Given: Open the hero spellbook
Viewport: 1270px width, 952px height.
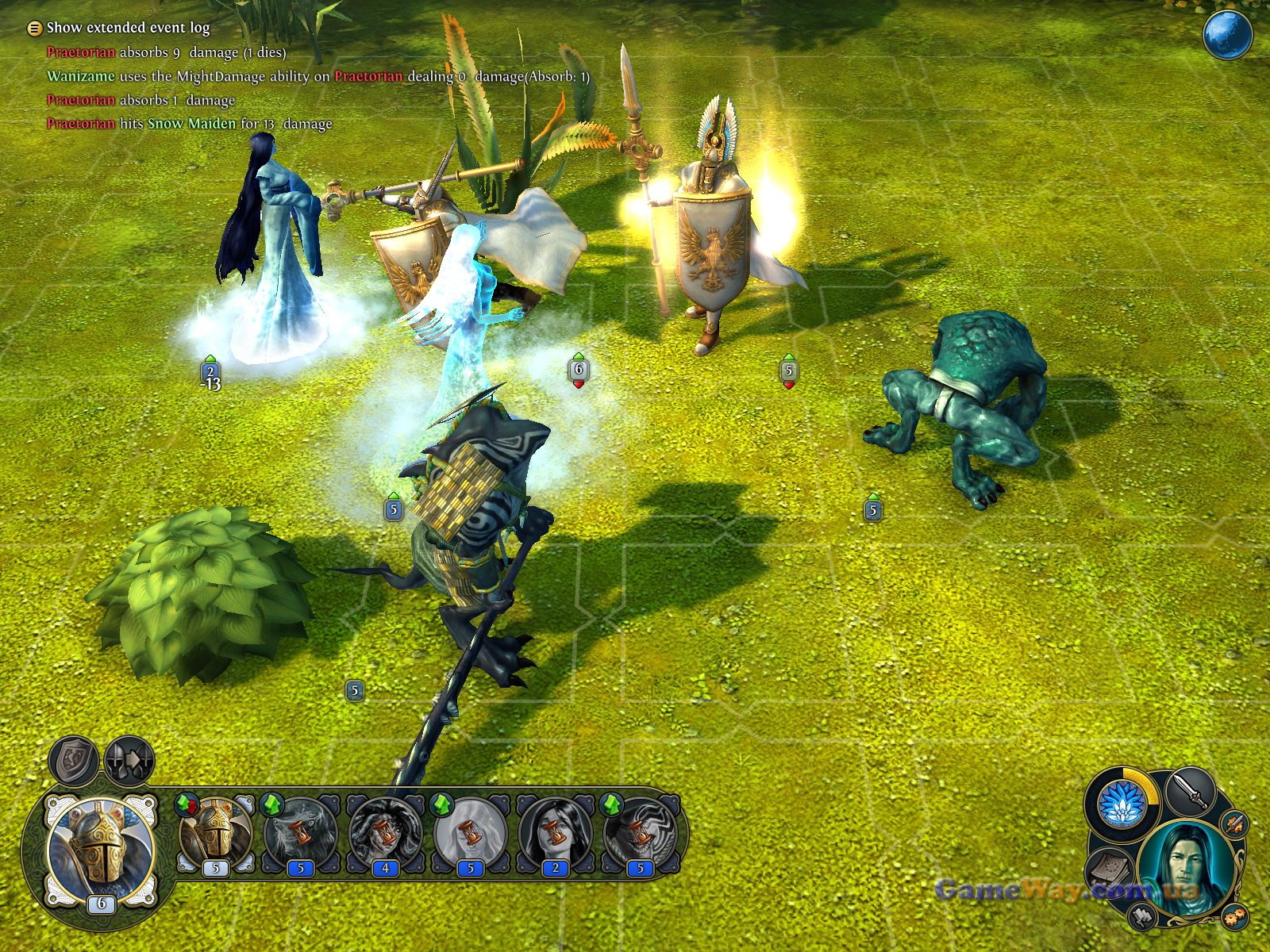Looking at the screenshot, I should [x=1109, y=870].
